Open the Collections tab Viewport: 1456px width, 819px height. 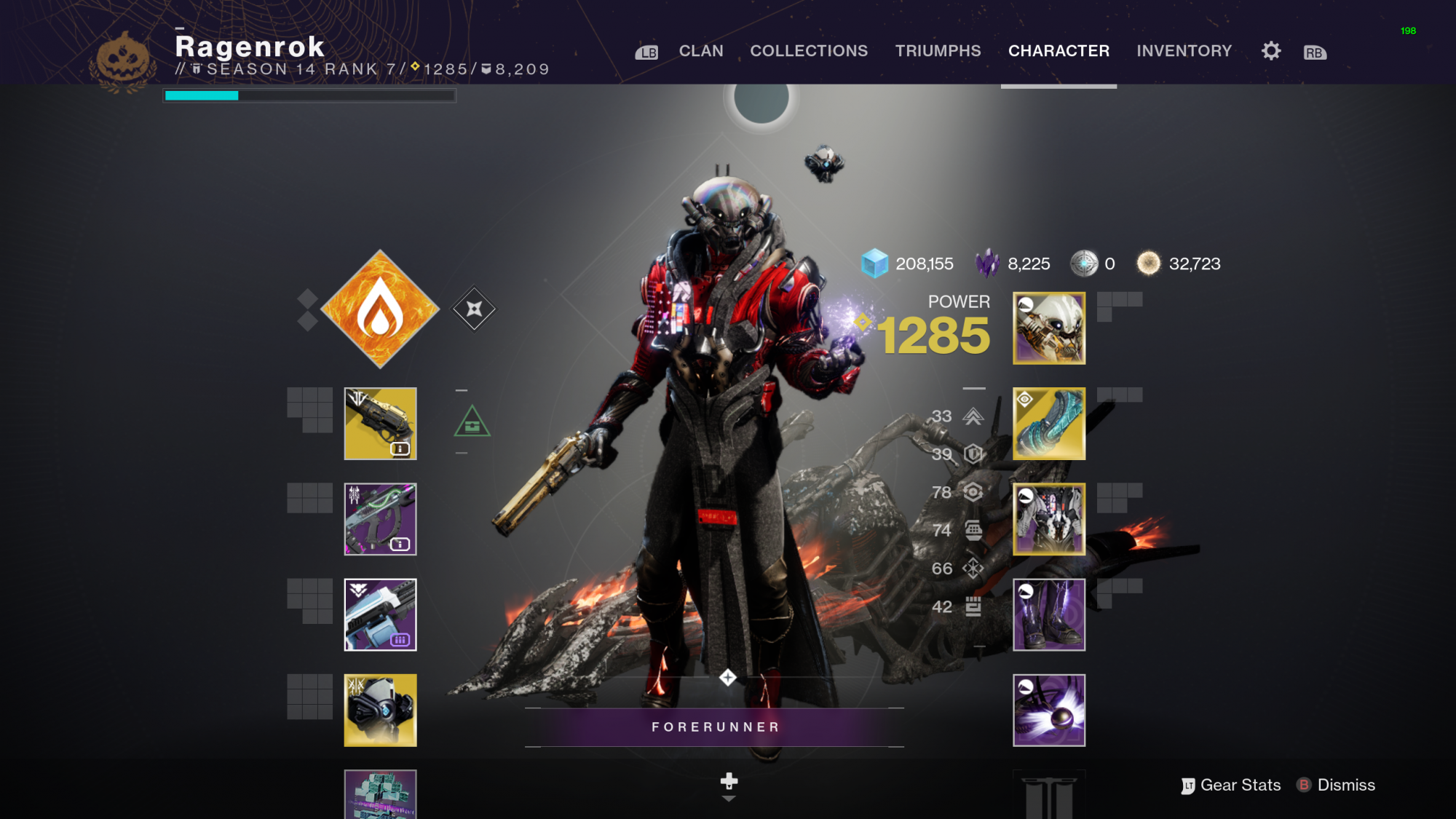coord(808,51)
